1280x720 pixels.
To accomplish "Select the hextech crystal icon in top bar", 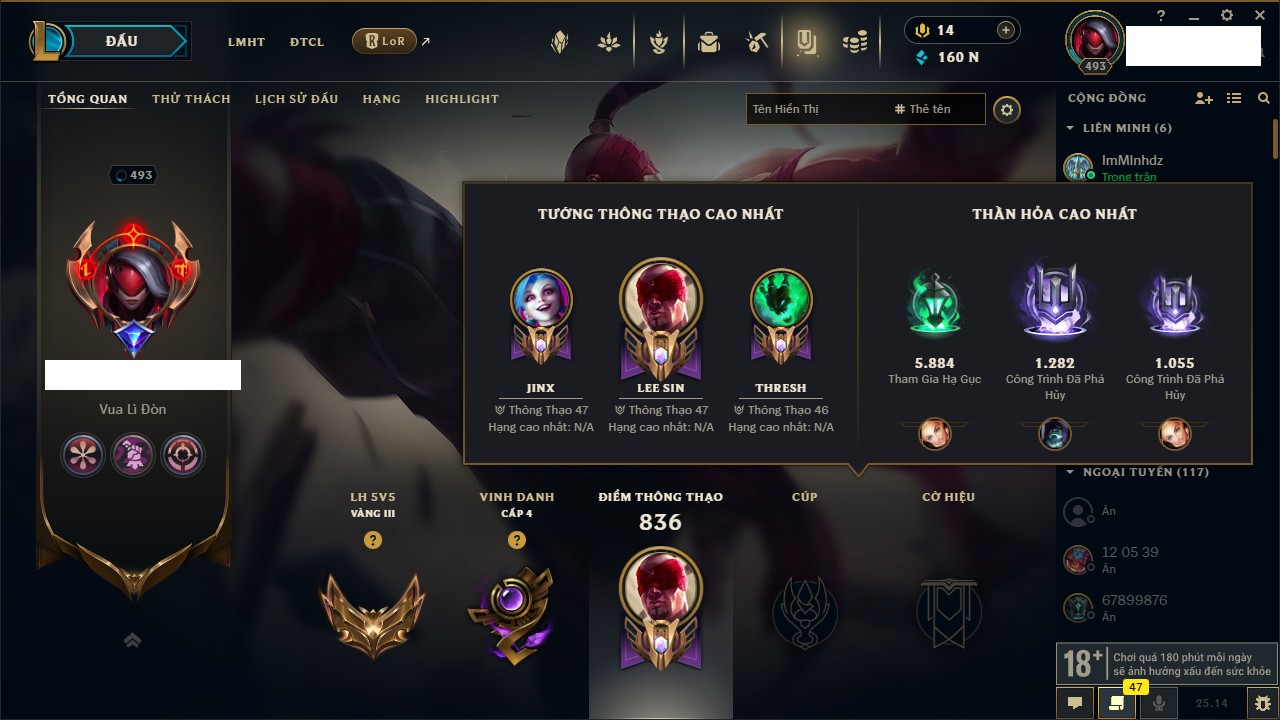I will pos(560,41).
